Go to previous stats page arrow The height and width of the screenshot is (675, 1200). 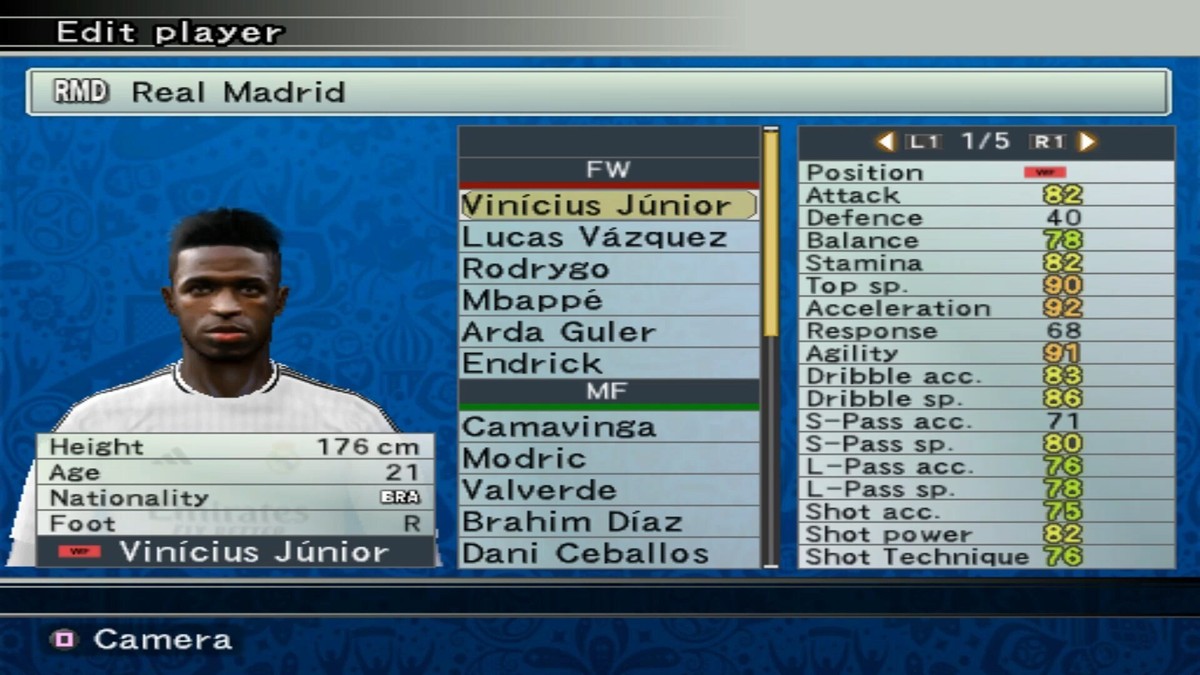click(x=885, y=142)
